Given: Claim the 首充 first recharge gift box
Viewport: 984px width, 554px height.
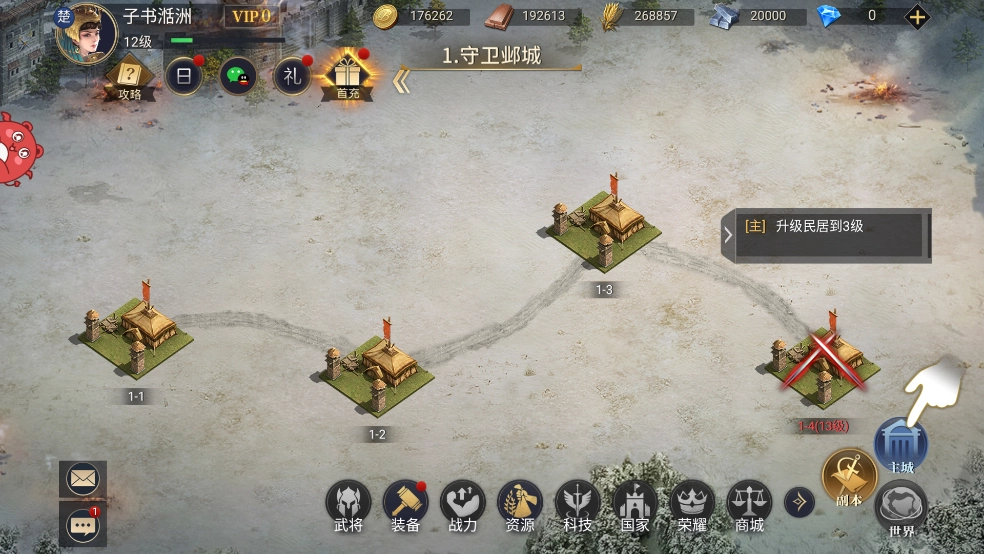Looking at the screenshot, I should coord(347,74).
